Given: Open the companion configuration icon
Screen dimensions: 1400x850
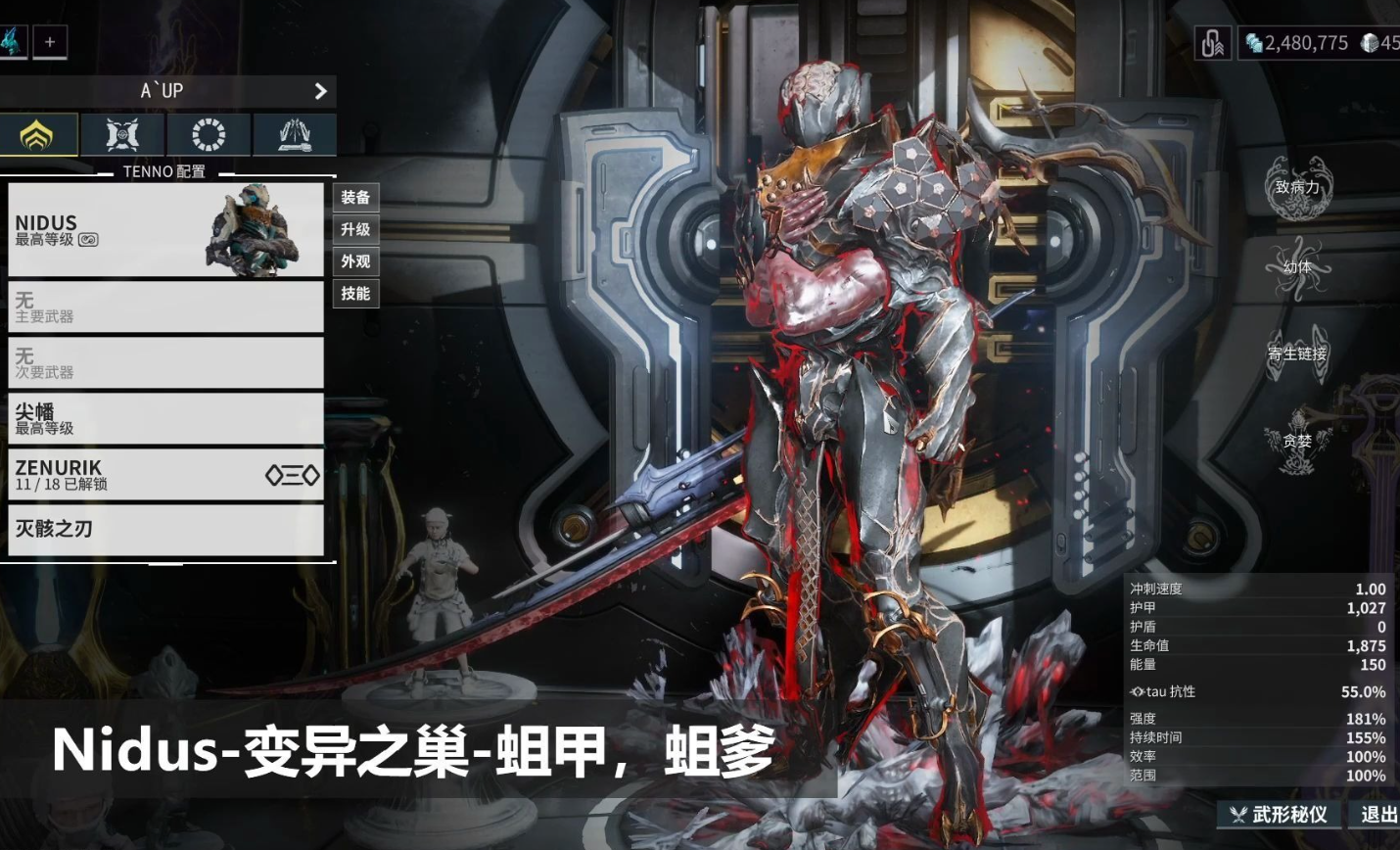Looking at the screenshot, I should 121,134.
